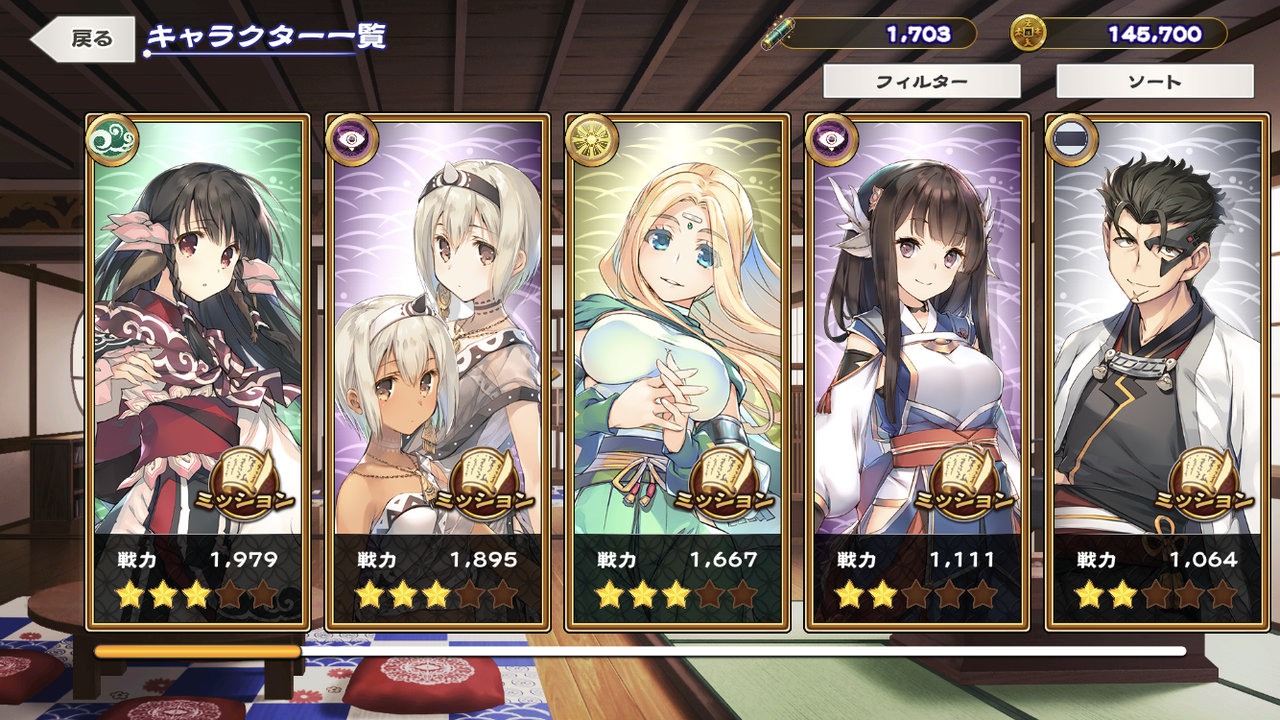This screenshot has height=720, width=1280.
Task: Open the フィルター filter options
Action: click(921, 82)
